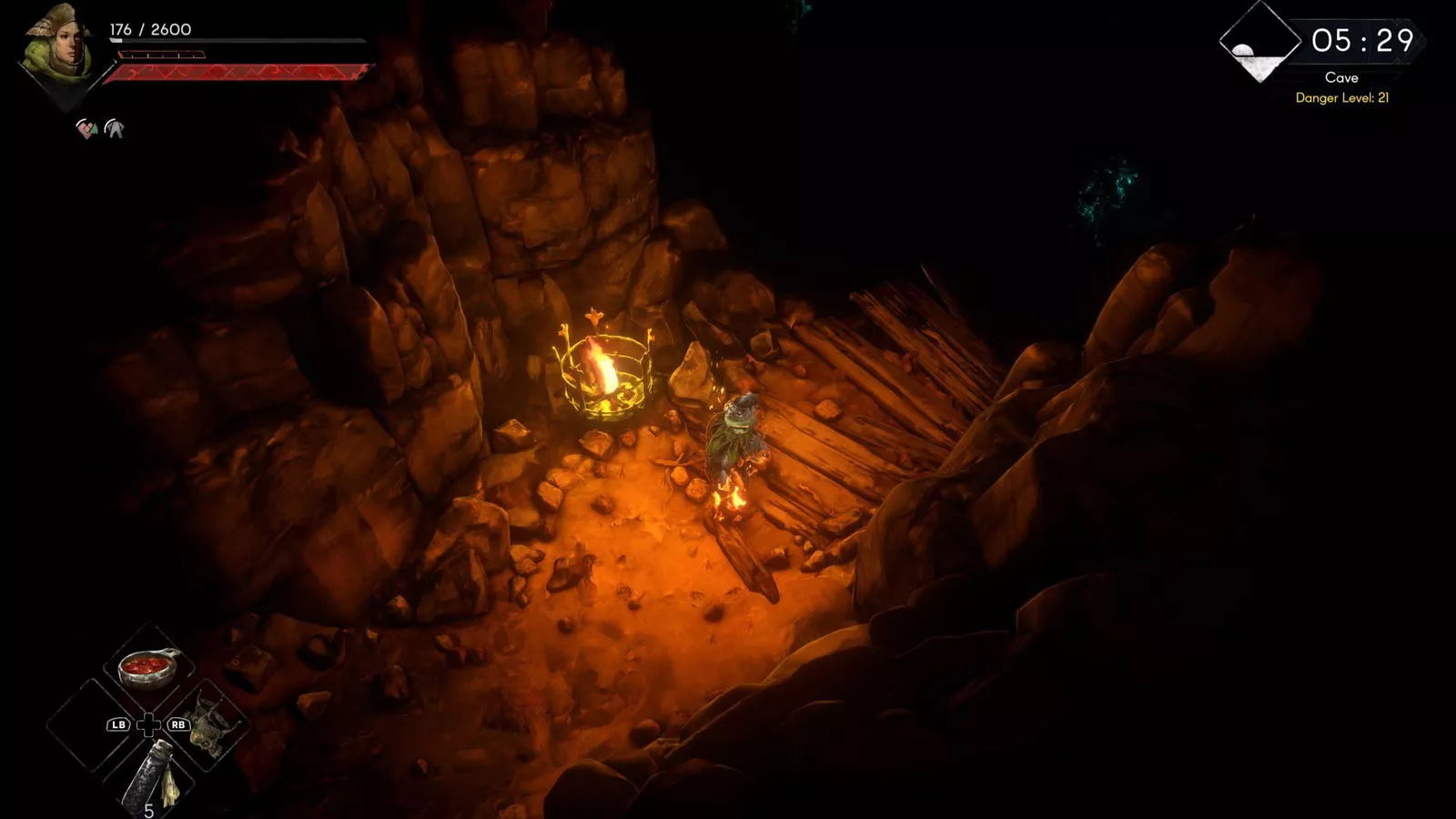
Task: Click the d-pad cross in the quick-slot wheel
Action: (x=148, y=726)
